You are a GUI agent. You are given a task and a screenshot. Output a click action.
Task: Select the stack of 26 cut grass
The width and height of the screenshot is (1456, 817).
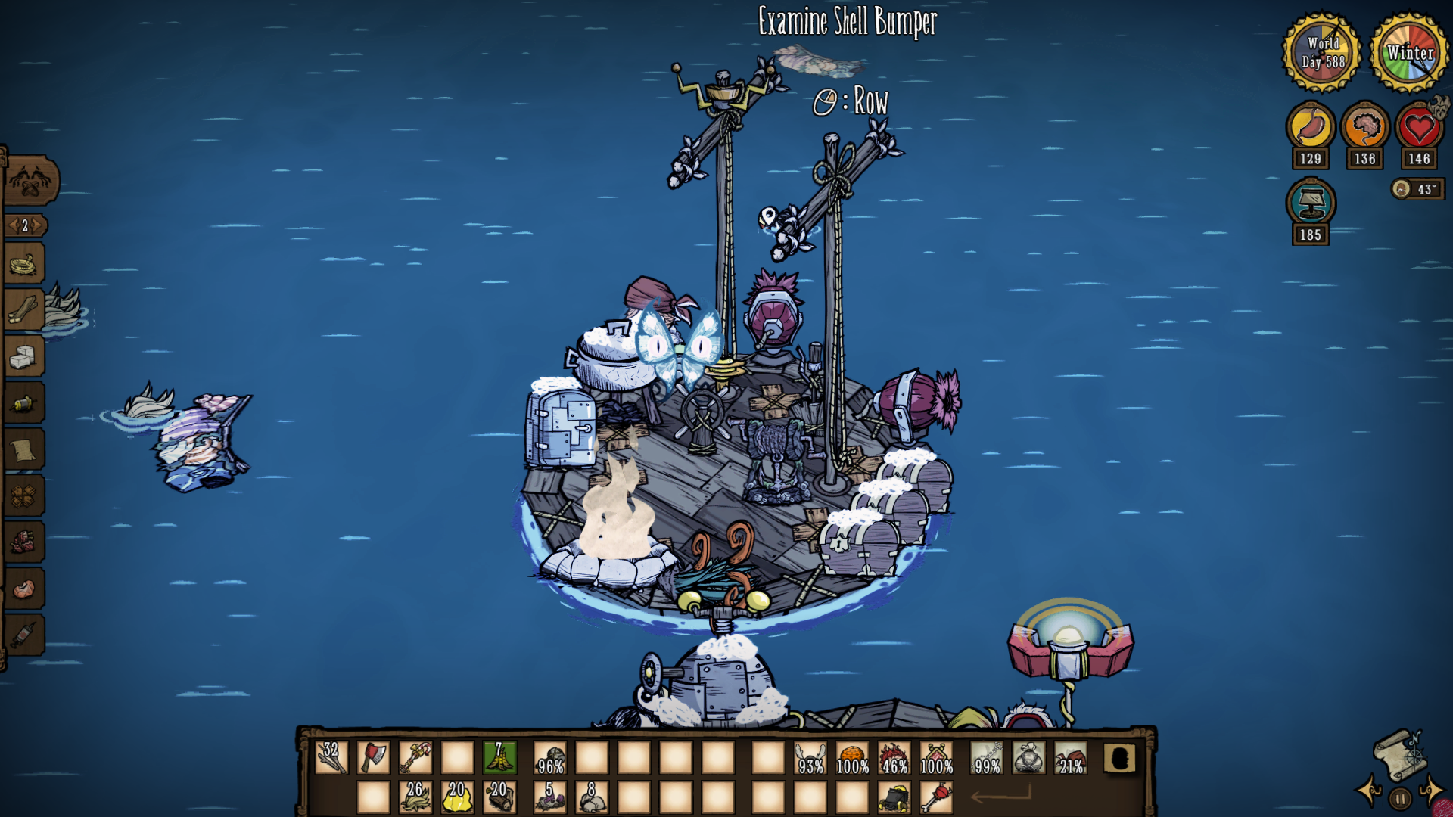415,797
